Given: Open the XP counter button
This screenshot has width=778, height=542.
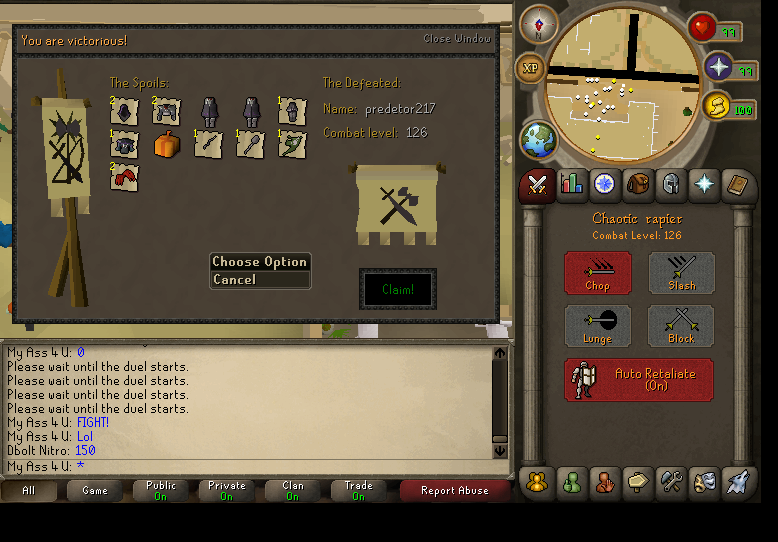Looking at the screenshot, I should point(530,69).
